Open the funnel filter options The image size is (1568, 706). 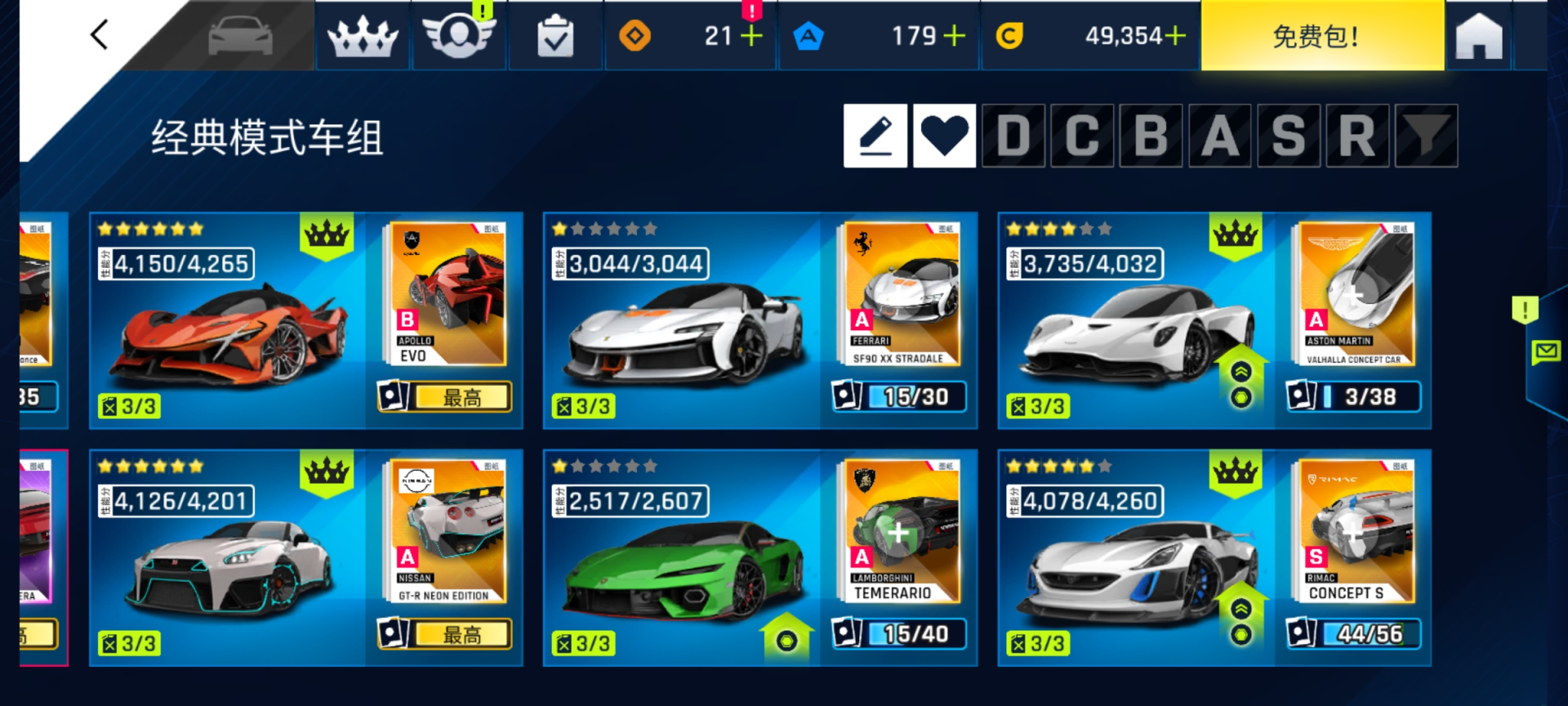(x=1426, y=136)
